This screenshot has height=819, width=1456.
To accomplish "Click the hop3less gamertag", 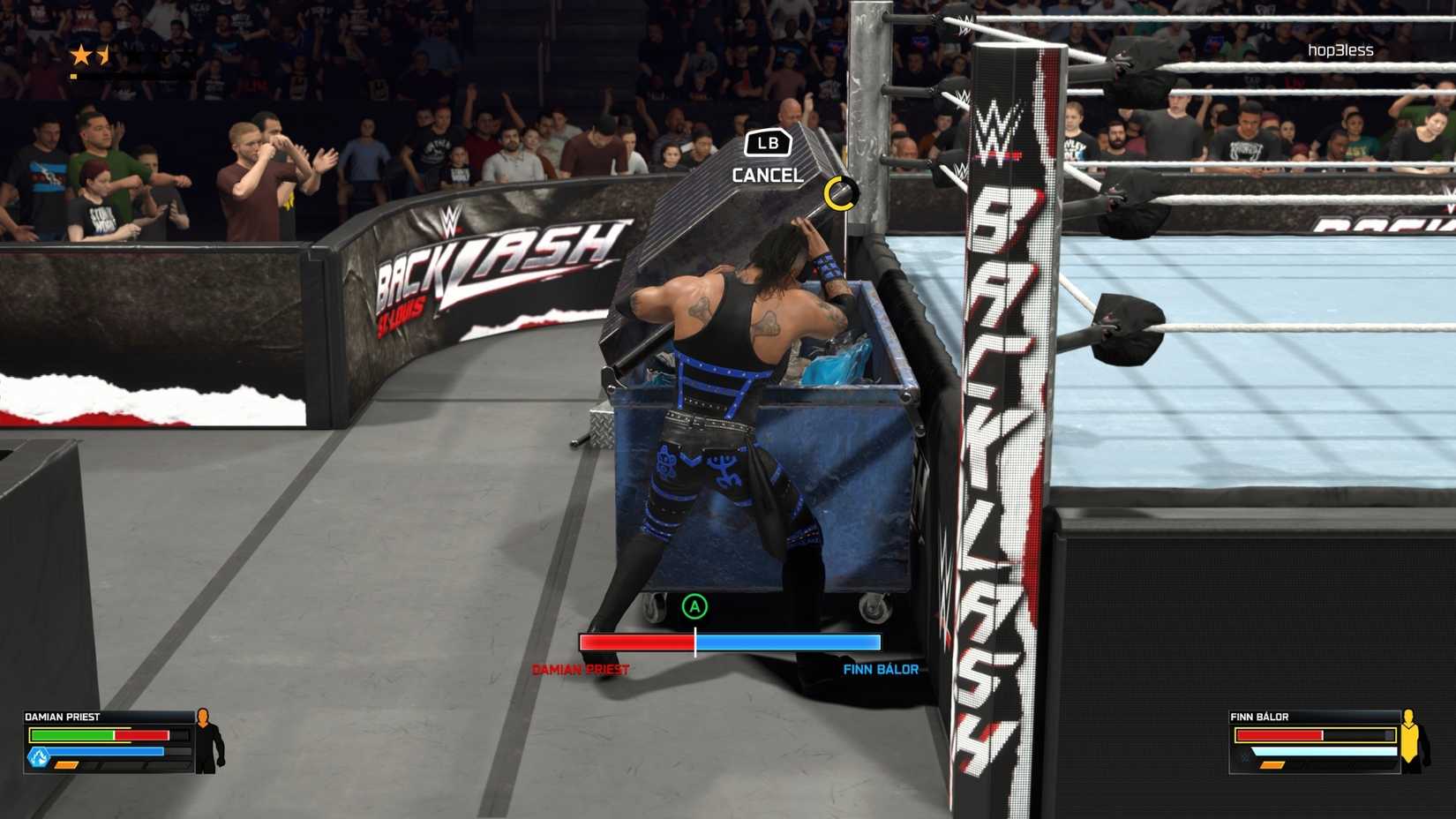I will [1340, 50].
